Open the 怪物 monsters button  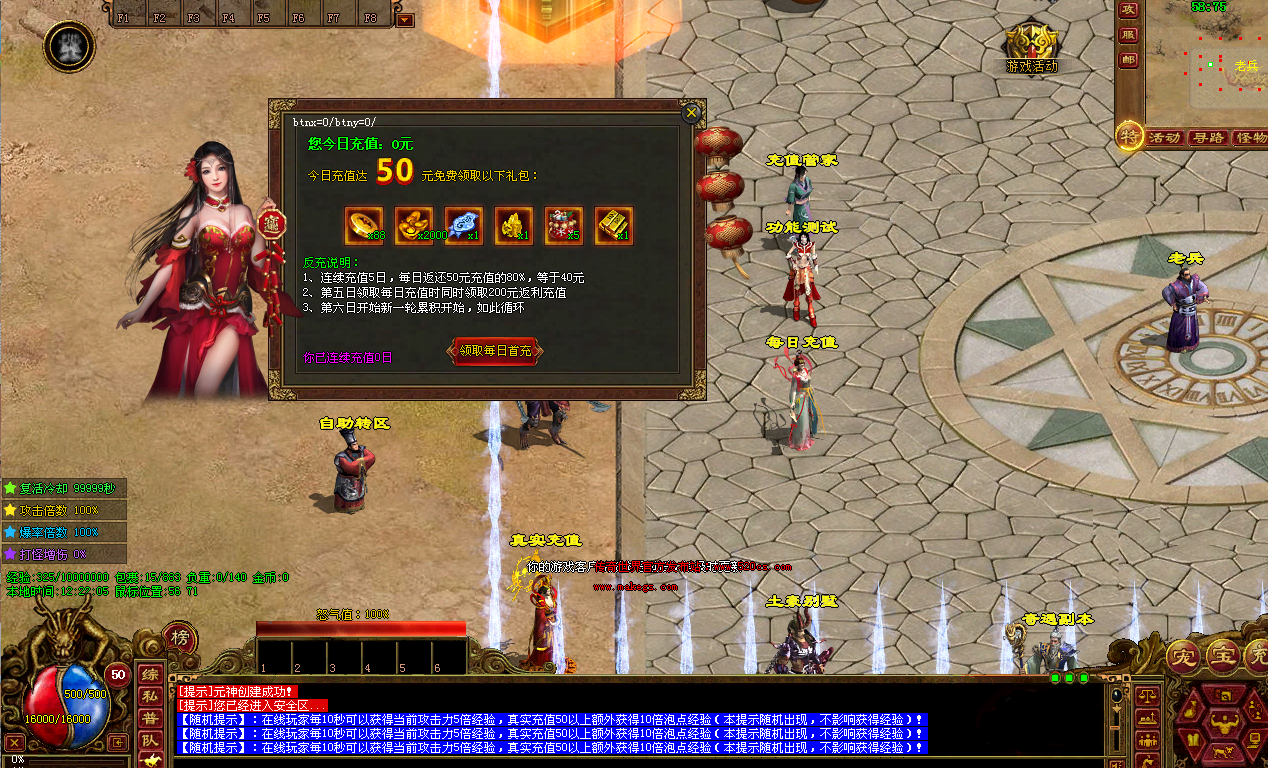1250,137
